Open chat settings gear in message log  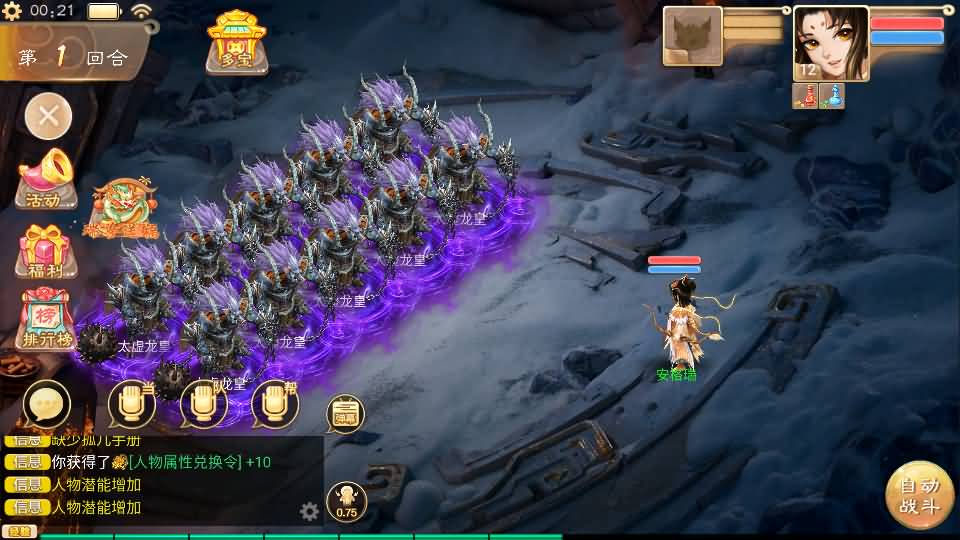click(x=310, y=512)
